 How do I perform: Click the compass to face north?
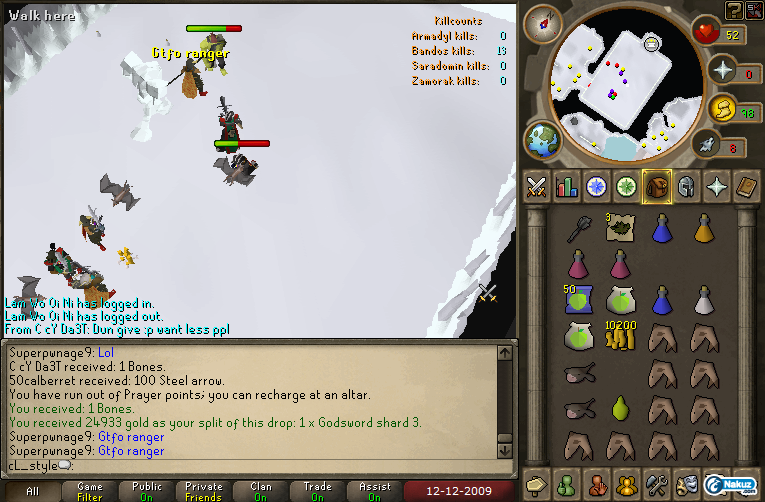coord(545,21)
